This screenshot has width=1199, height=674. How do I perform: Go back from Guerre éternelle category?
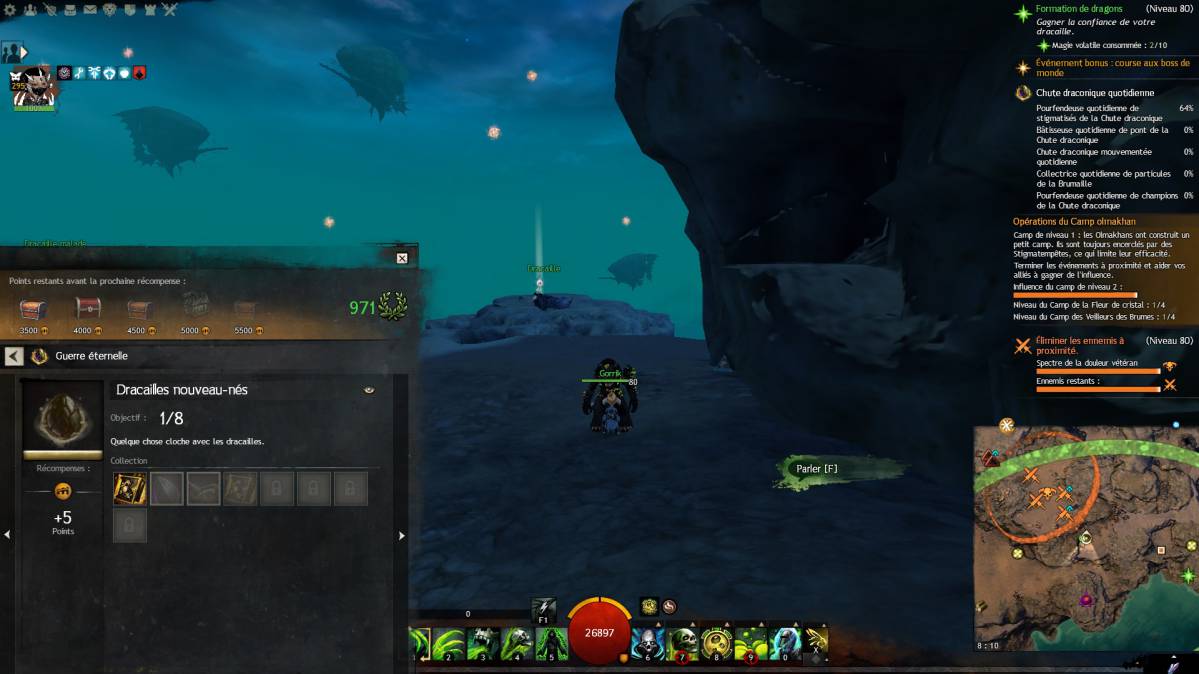[x=14, y=356]
